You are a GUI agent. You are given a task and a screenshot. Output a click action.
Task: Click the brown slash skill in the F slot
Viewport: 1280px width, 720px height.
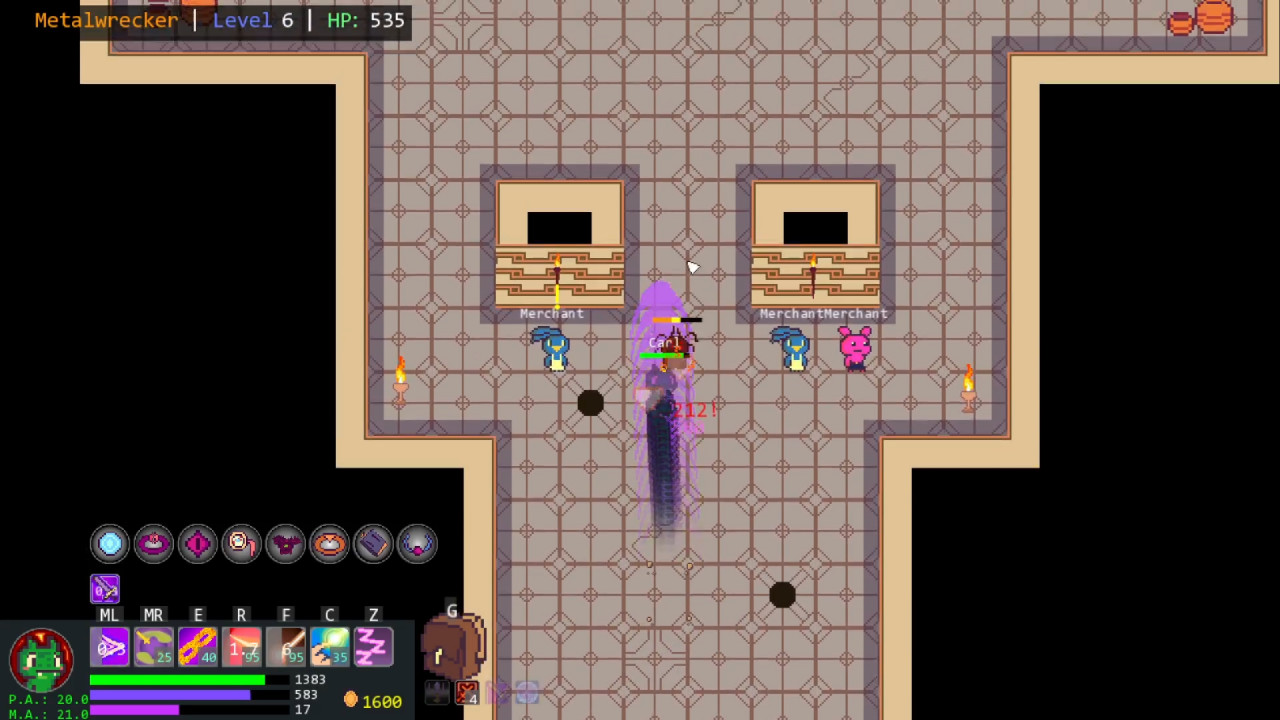pos(285,647)
